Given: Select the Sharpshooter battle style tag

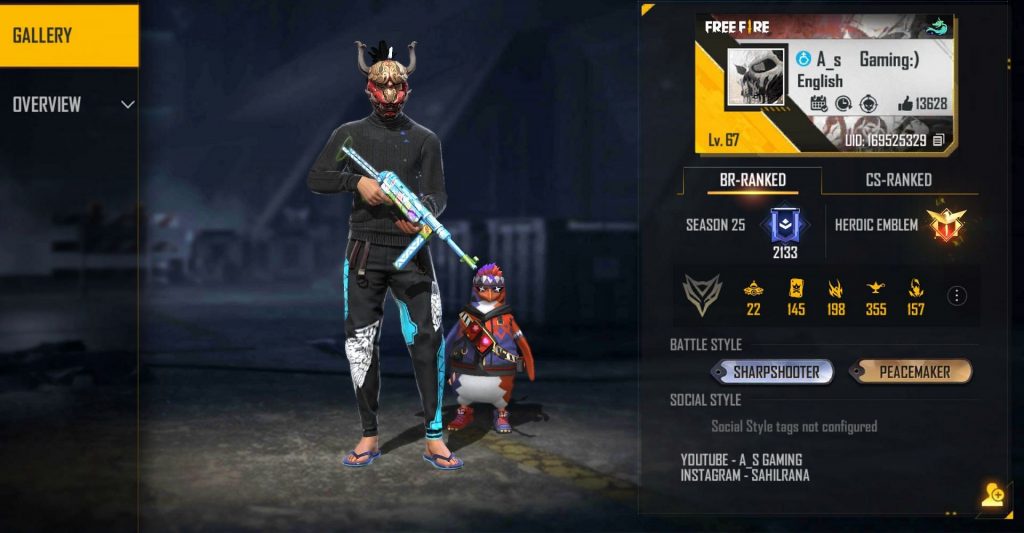Looking at the screenshot, I should (775, 372).
